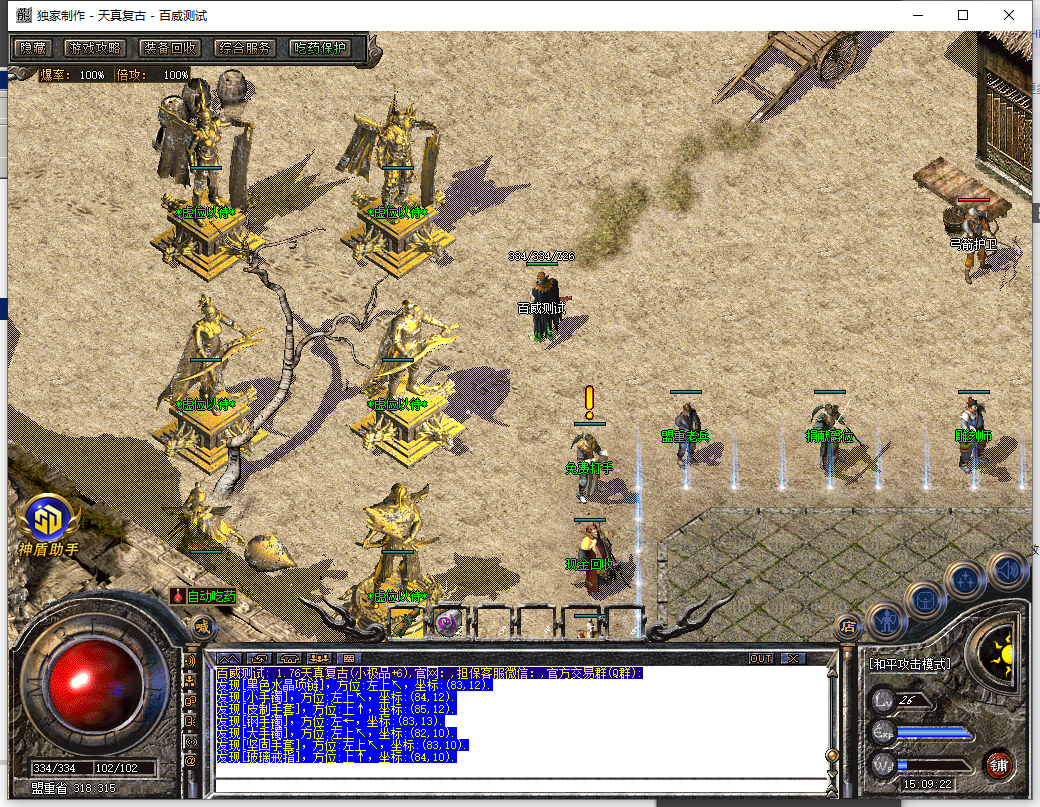Screen dimensions: 1040x807
Task: Open the 综合服务 services menu
Action: pos(246,47)
